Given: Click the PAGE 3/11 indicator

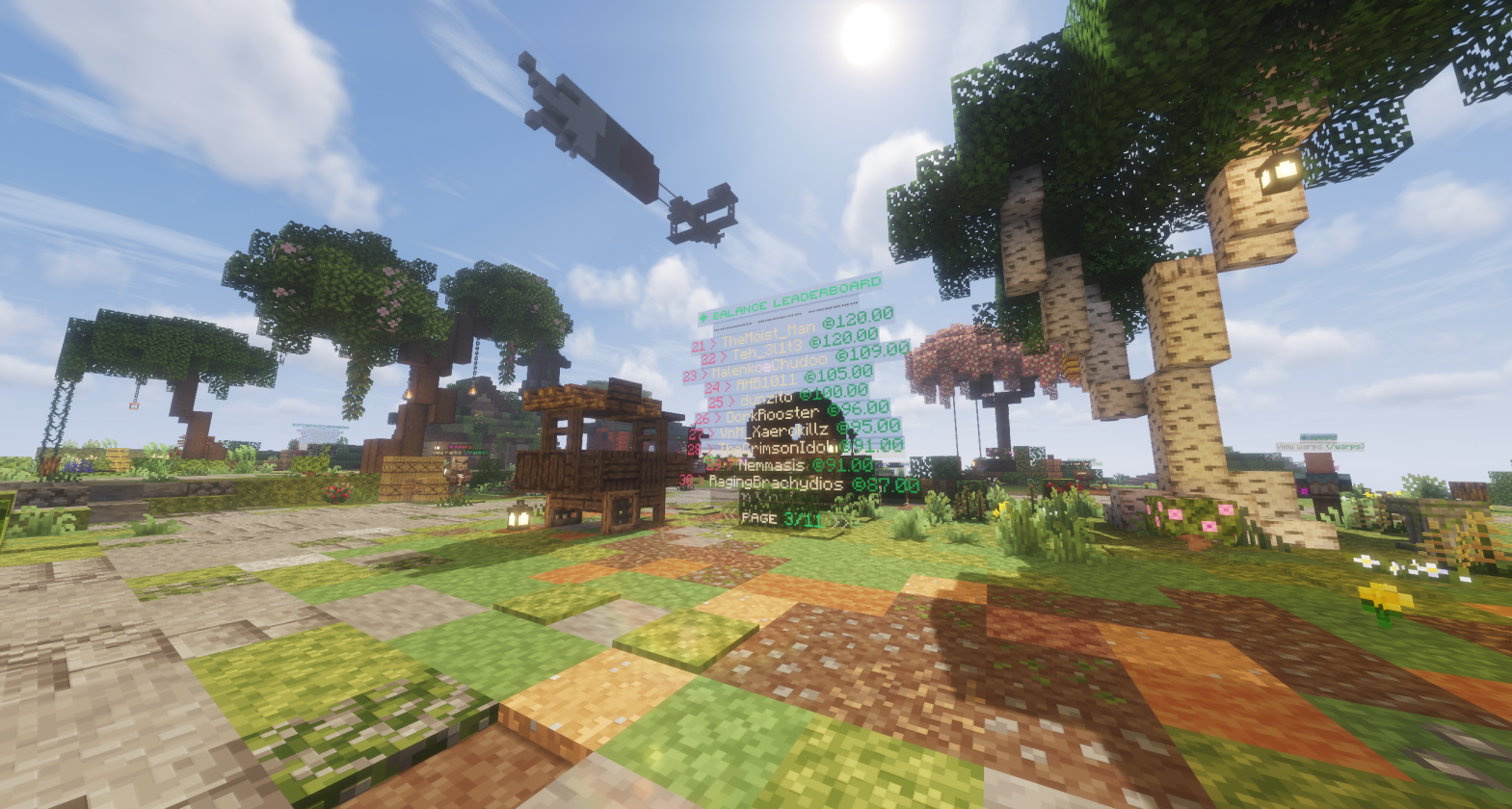Looking at the screenshot, I should 781,518.
